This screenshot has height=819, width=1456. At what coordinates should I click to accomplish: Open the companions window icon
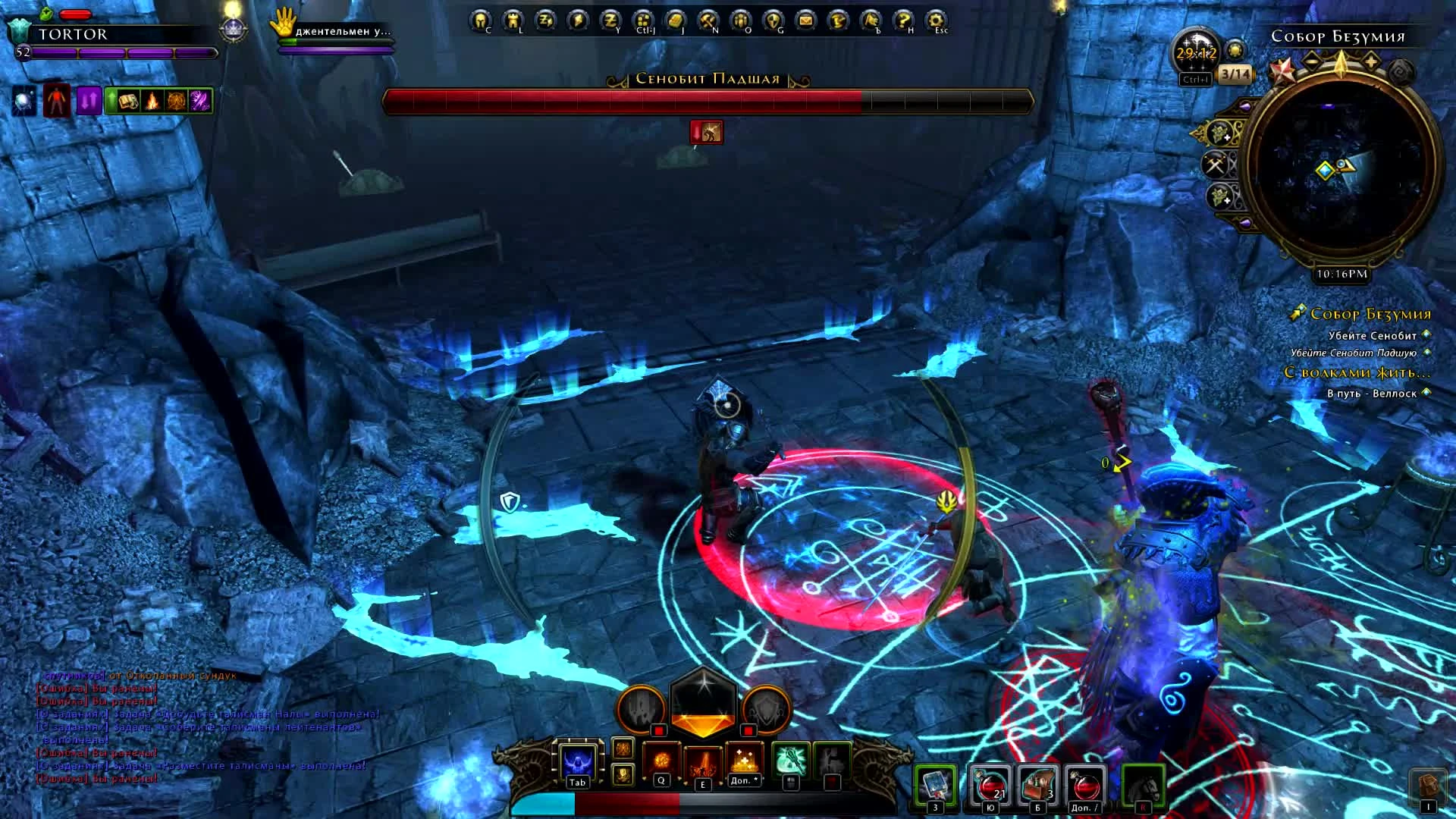pyautogui.click(x=739, y=19)
